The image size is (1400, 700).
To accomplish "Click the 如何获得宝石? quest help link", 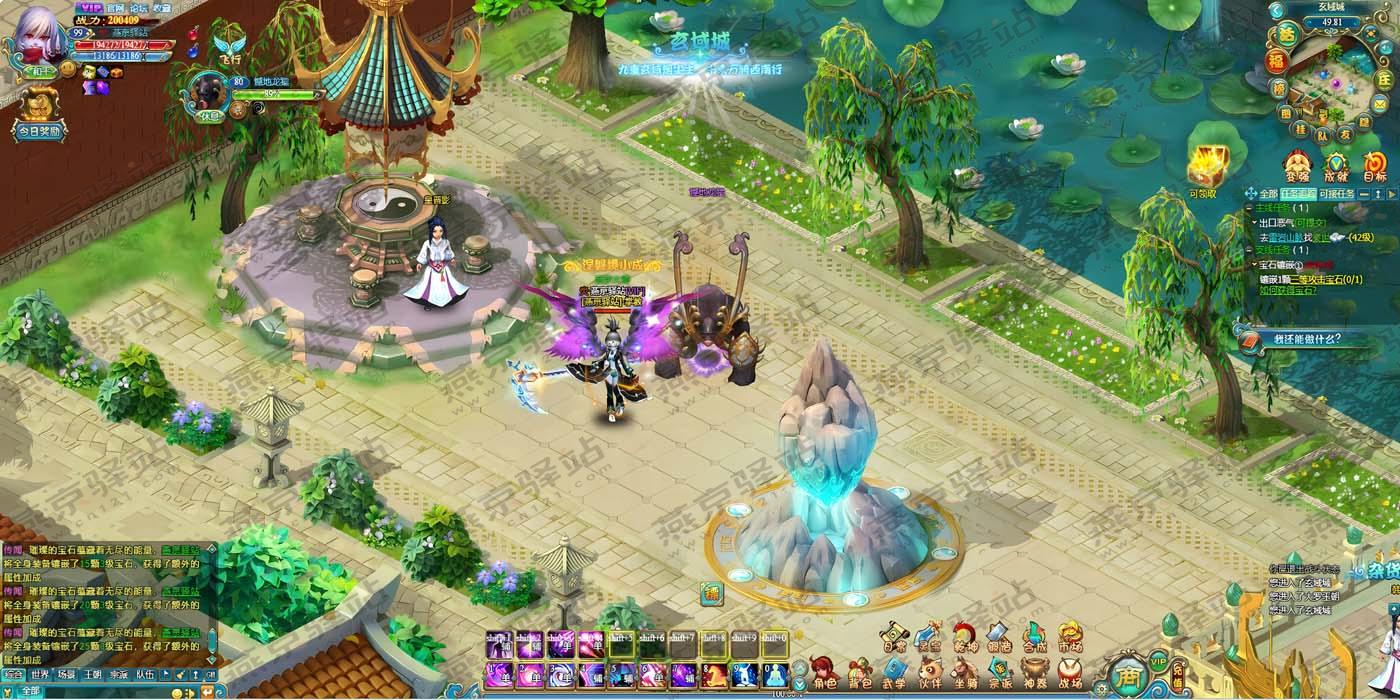I will (x=1287, y=290).
